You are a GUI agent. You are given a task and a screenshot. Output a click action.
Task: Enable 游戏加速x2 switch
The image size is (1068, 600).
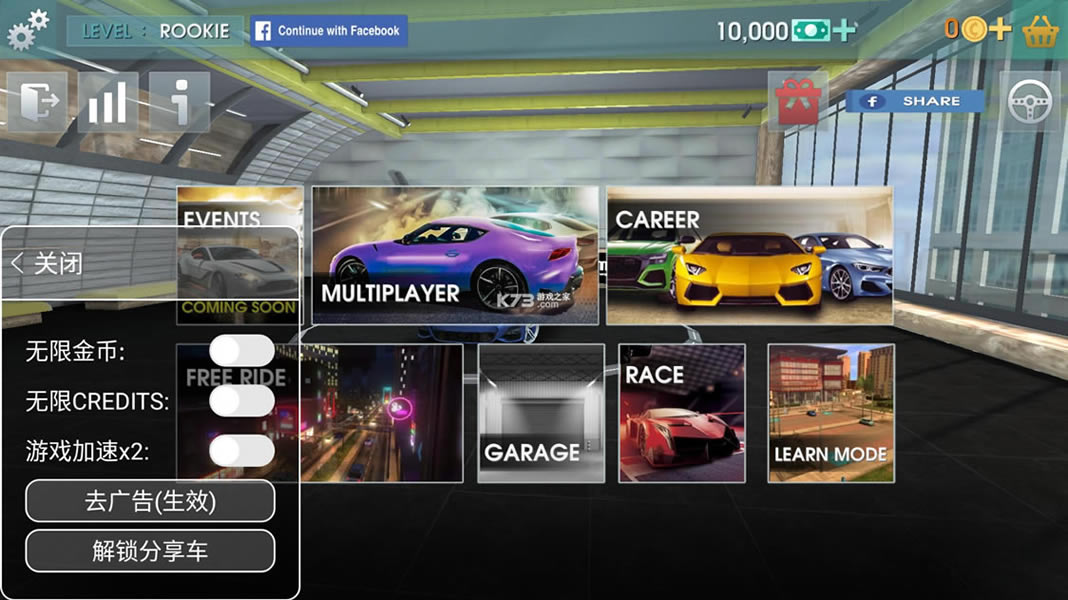pos(242,451)
